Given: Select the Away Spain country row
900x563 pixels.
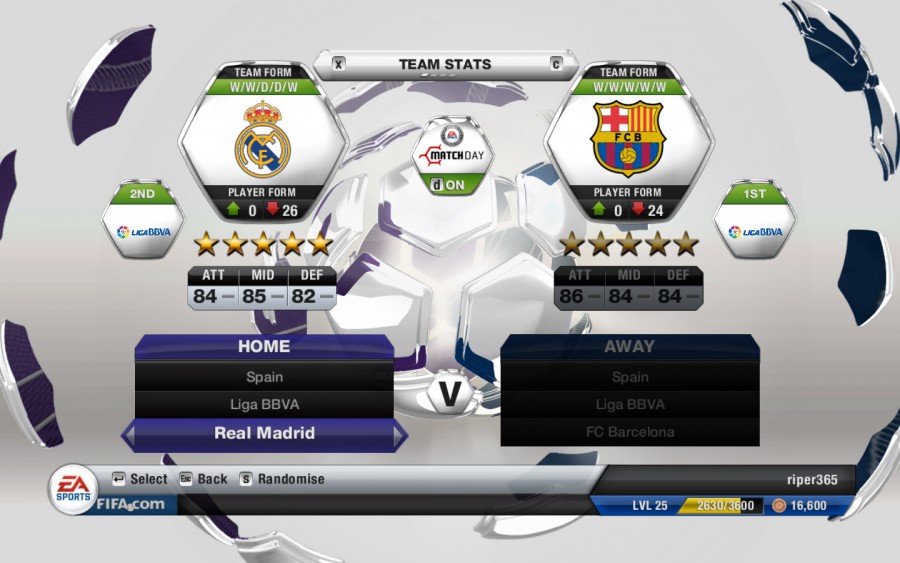Looking at the screenshot, I should point(629,377).
